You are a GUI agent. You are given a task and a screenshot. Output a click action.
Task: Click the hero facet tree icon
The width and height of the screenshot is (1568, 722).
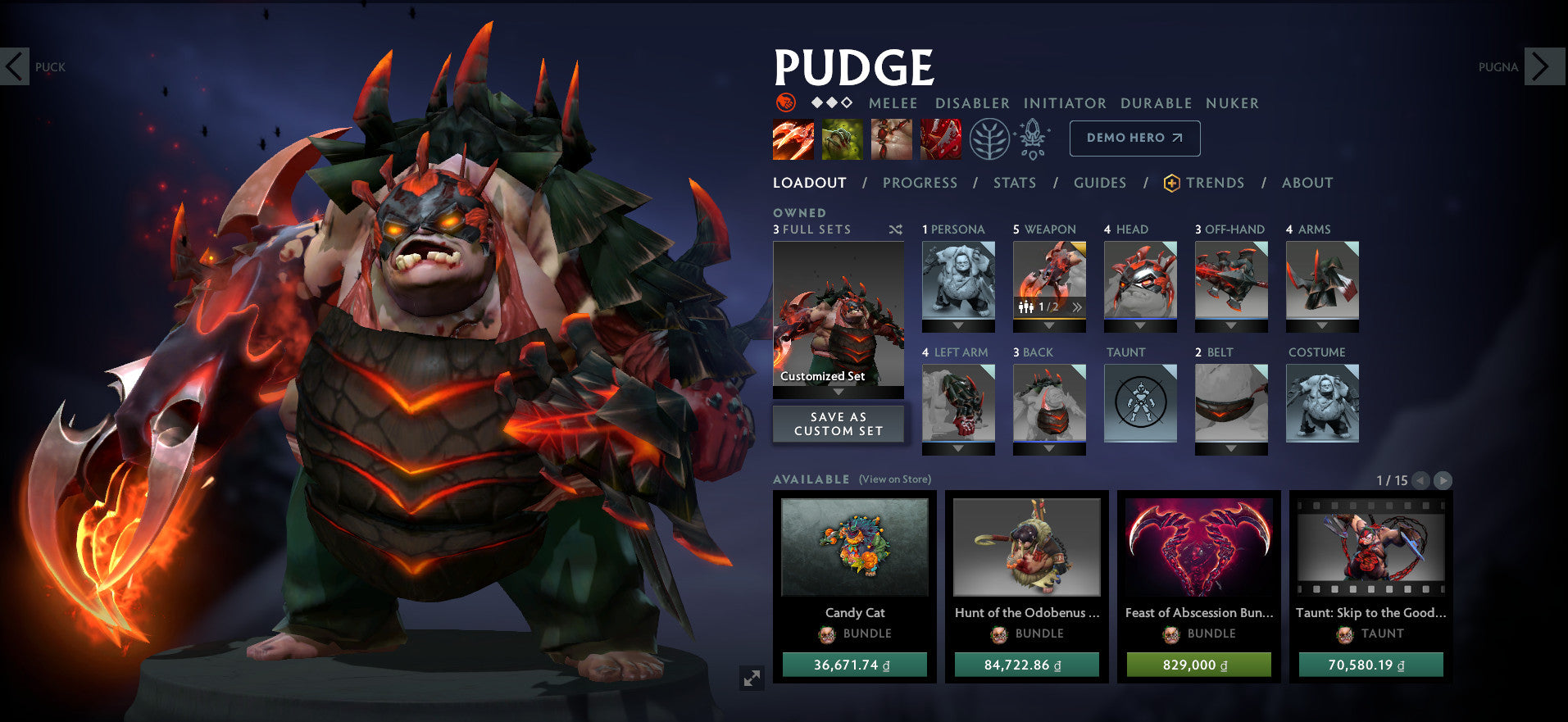tap(991, 138)
